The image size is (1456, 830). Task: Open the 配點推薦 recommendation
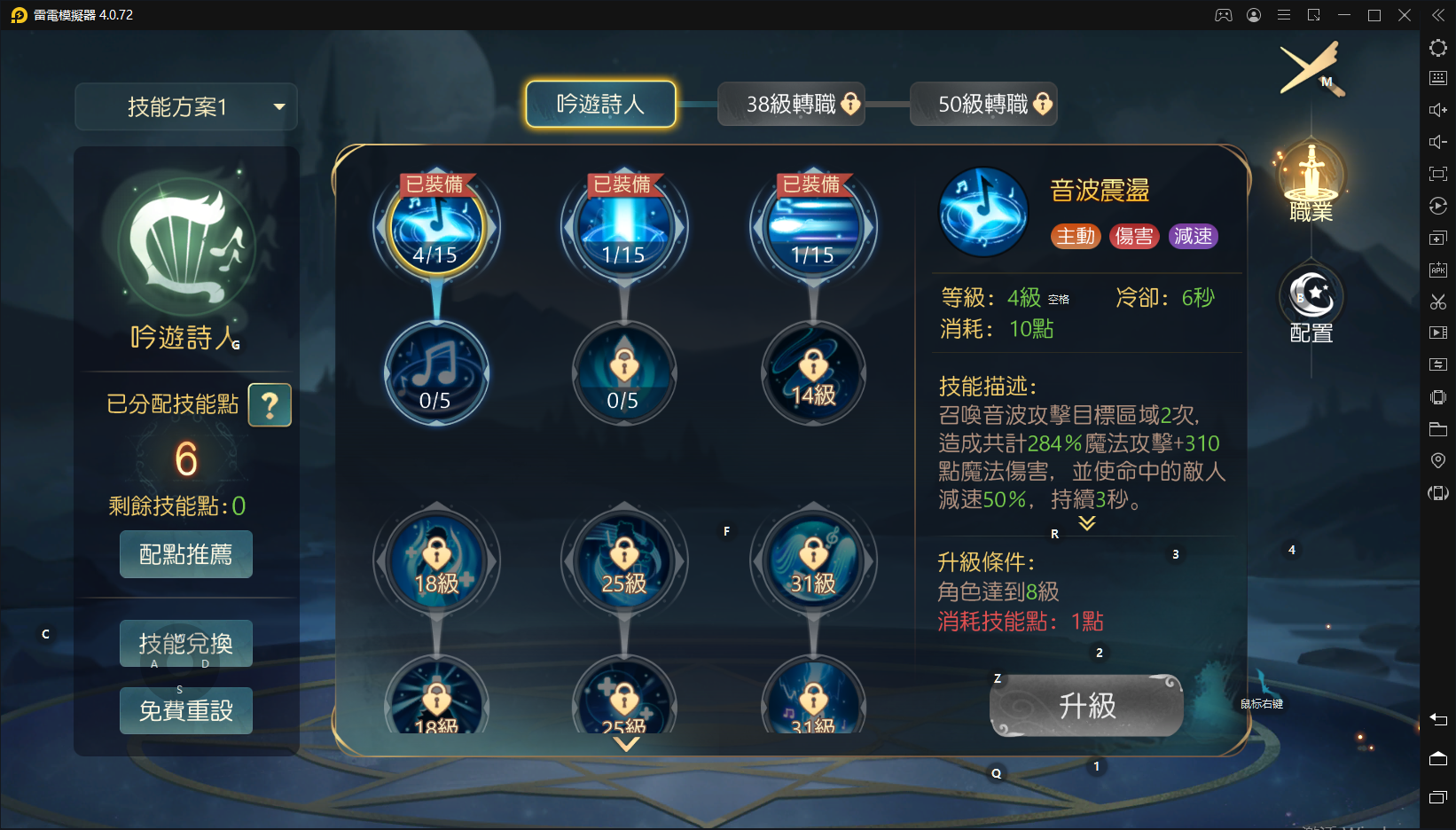[x=186, y=554]
